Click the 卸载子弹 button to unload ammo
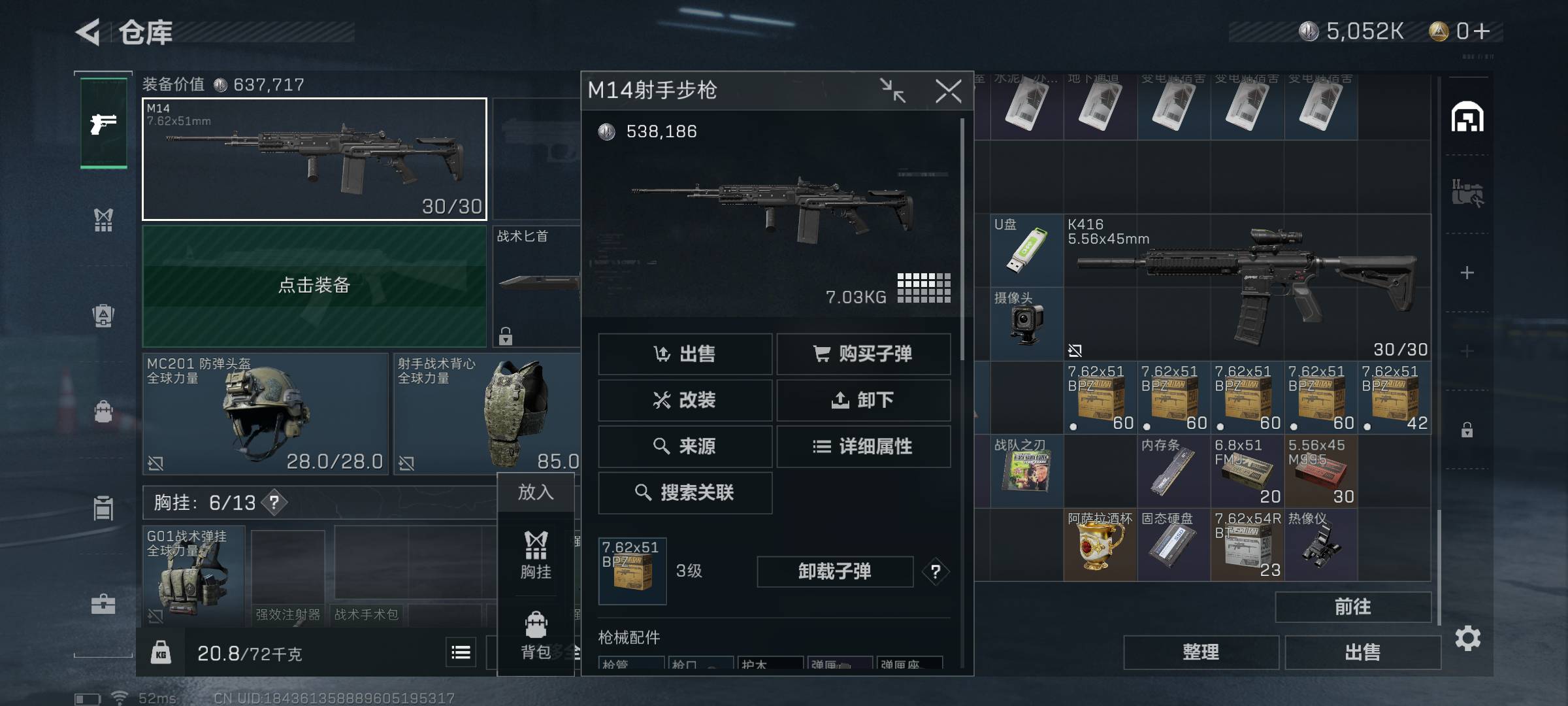1568x706 pixels. (x=836, y=571)
